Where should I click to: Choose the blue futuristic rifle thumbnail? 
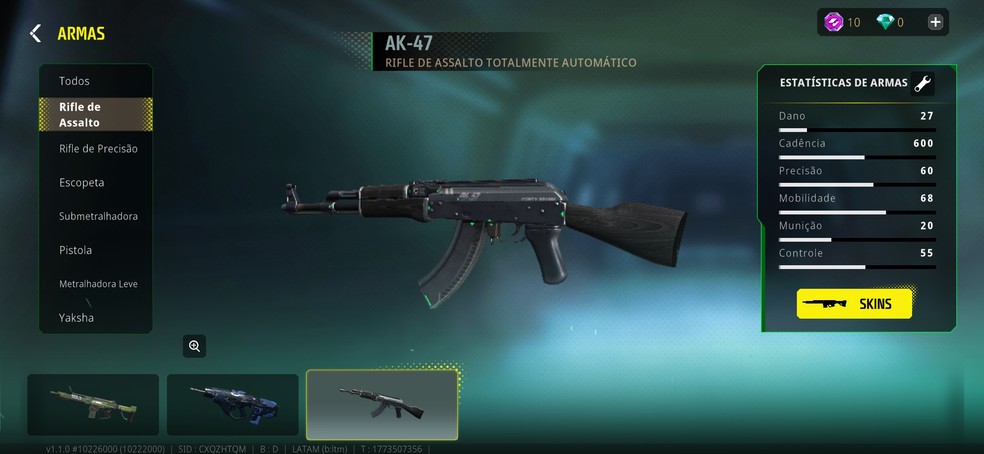coord(232,405)
